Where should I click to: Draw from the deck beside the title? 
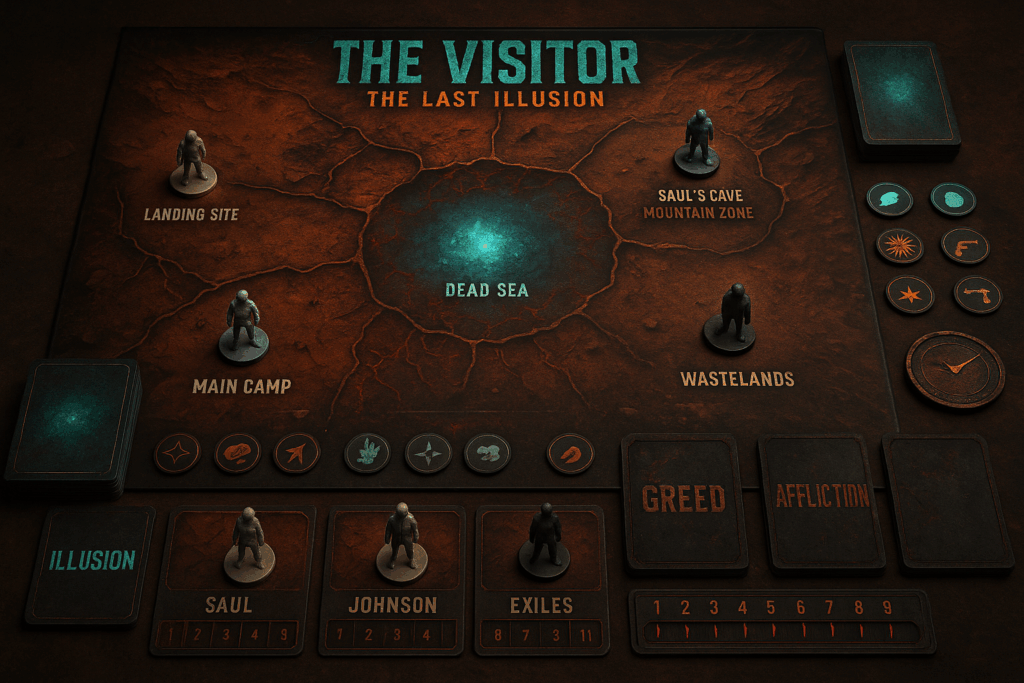(902, 95)
